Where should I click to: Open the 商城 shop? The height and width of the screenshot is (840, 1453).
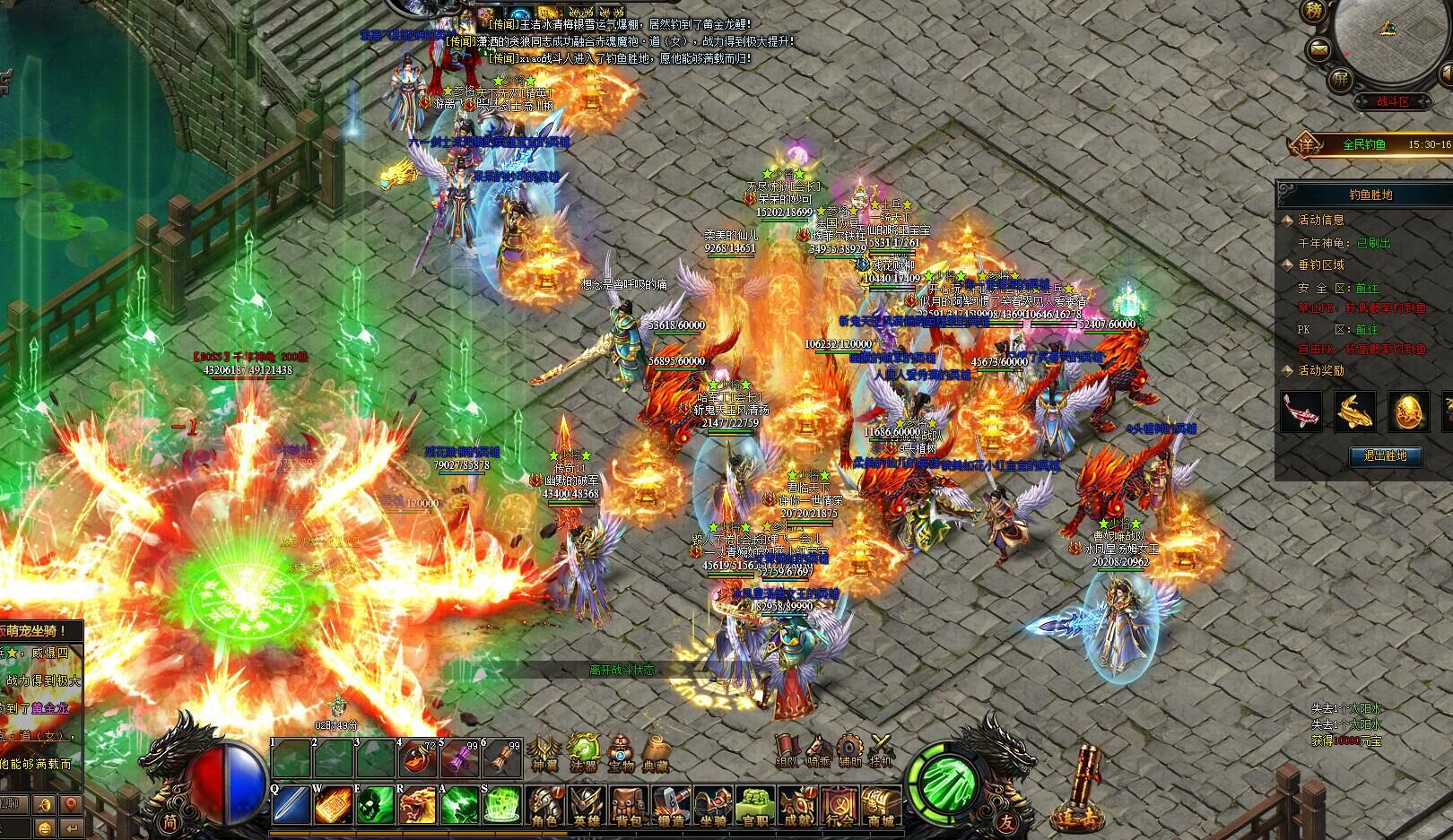pyautogui.click(x=881, y=804)
